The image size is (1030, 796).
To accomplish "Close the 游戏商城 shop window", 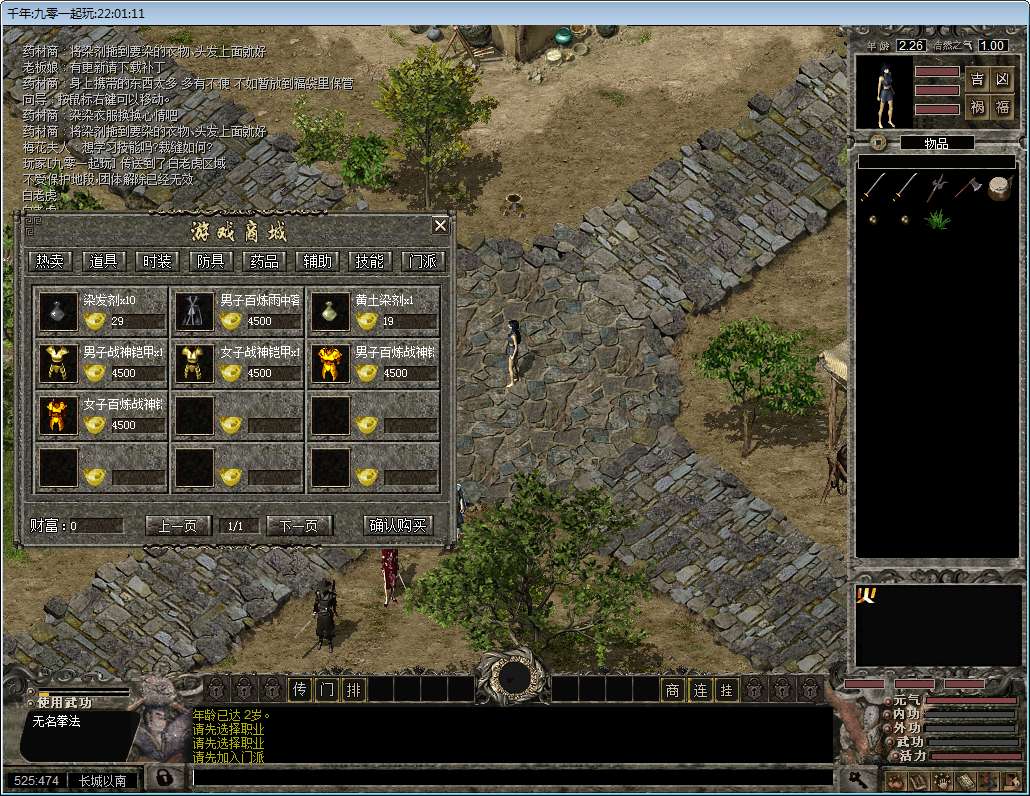I will (440, 226).
